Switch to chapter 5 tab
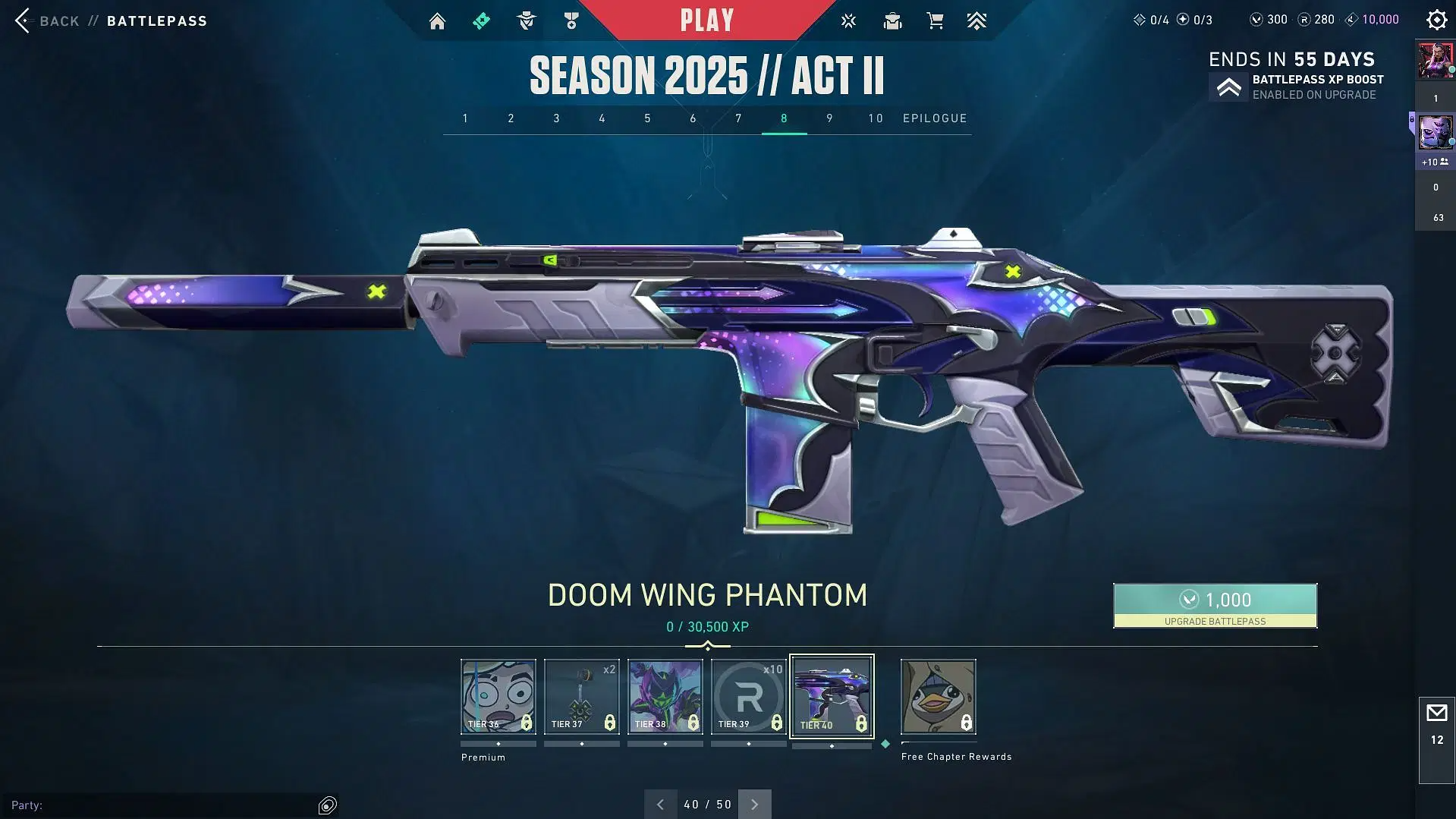Viewport: 1456px width, 819px height. [647, 118]
